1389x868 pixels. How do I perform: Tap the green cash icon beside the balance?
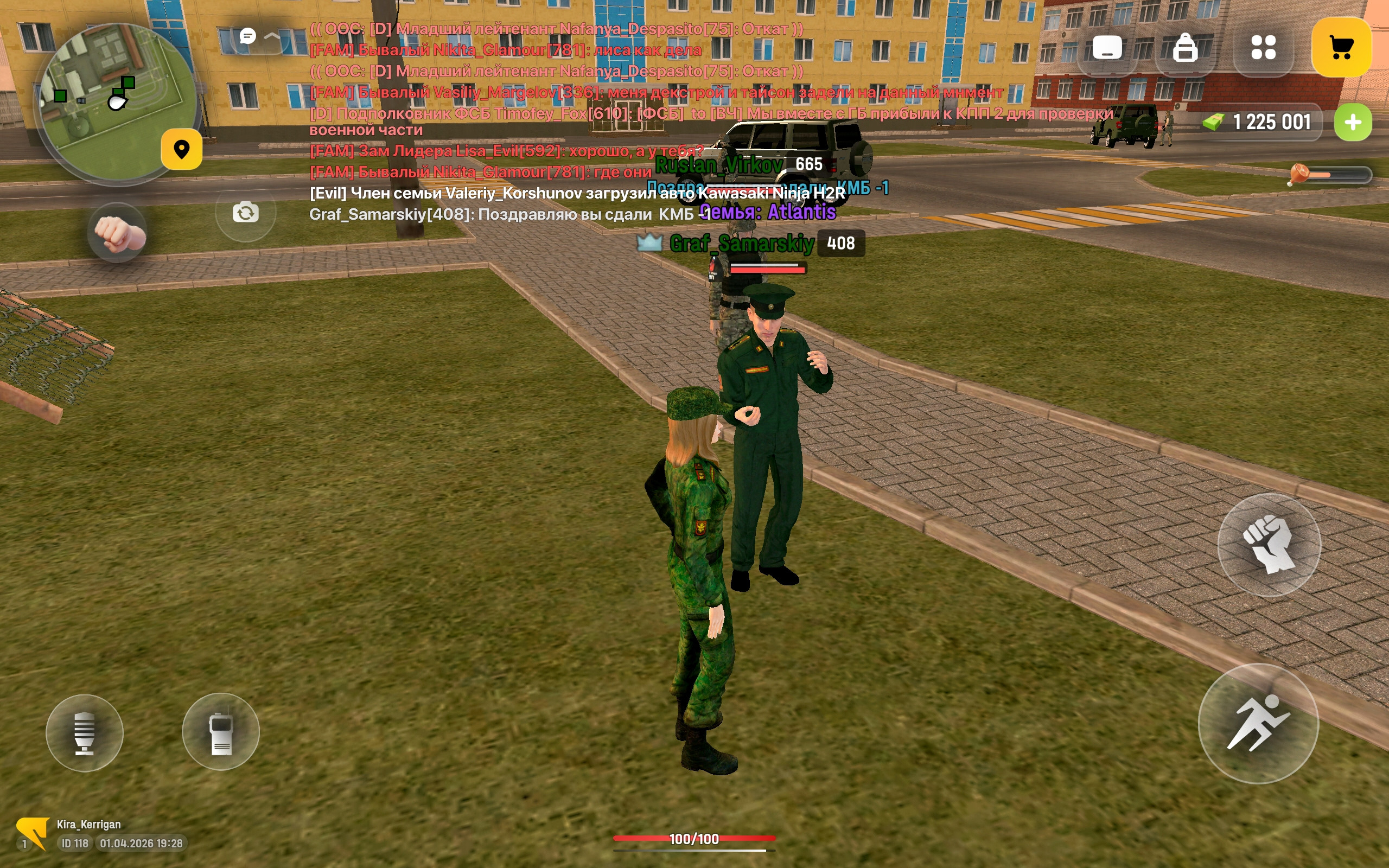tap(1213, 122)
